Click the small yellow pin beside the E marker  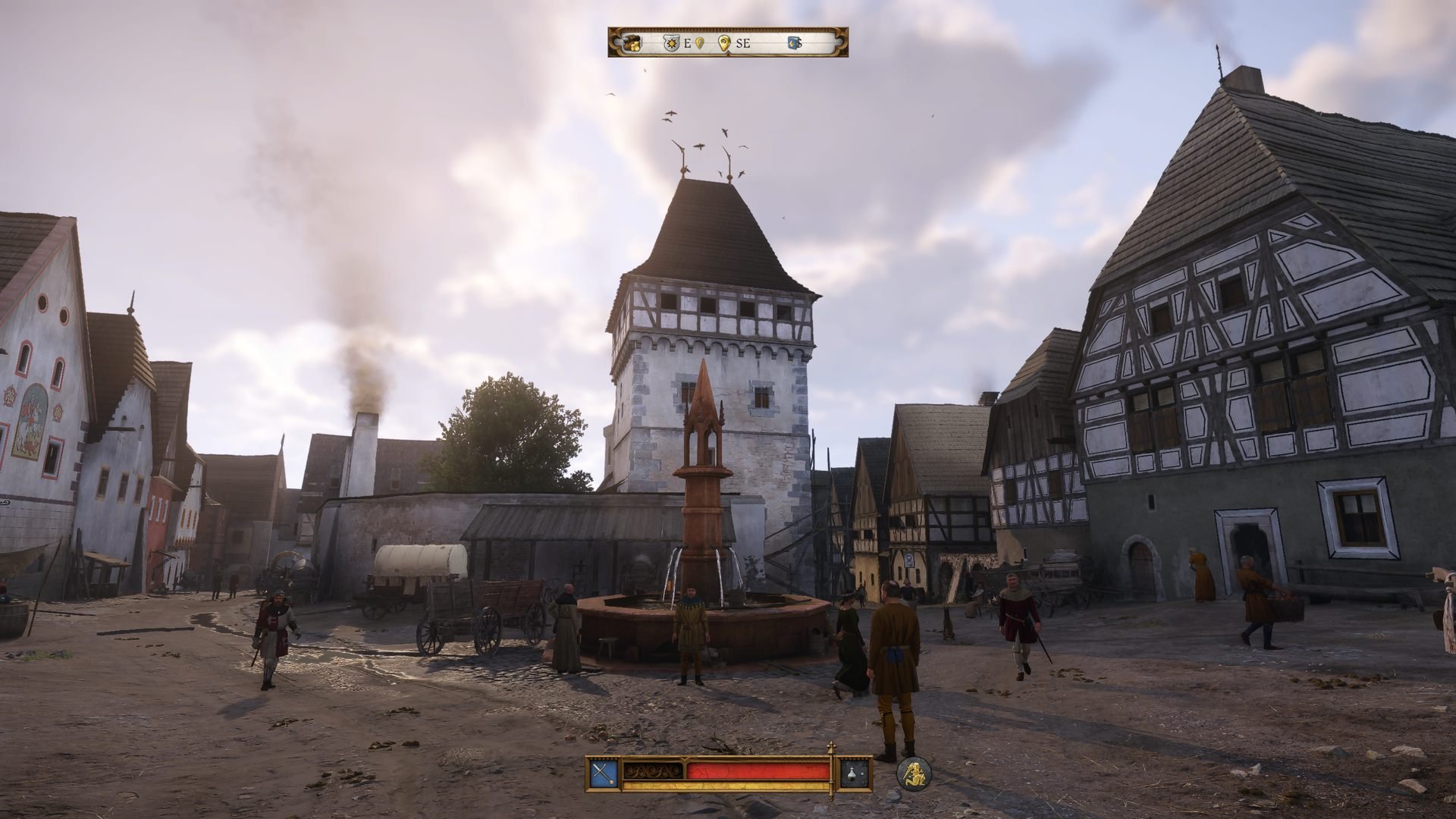tap(699, 43)
